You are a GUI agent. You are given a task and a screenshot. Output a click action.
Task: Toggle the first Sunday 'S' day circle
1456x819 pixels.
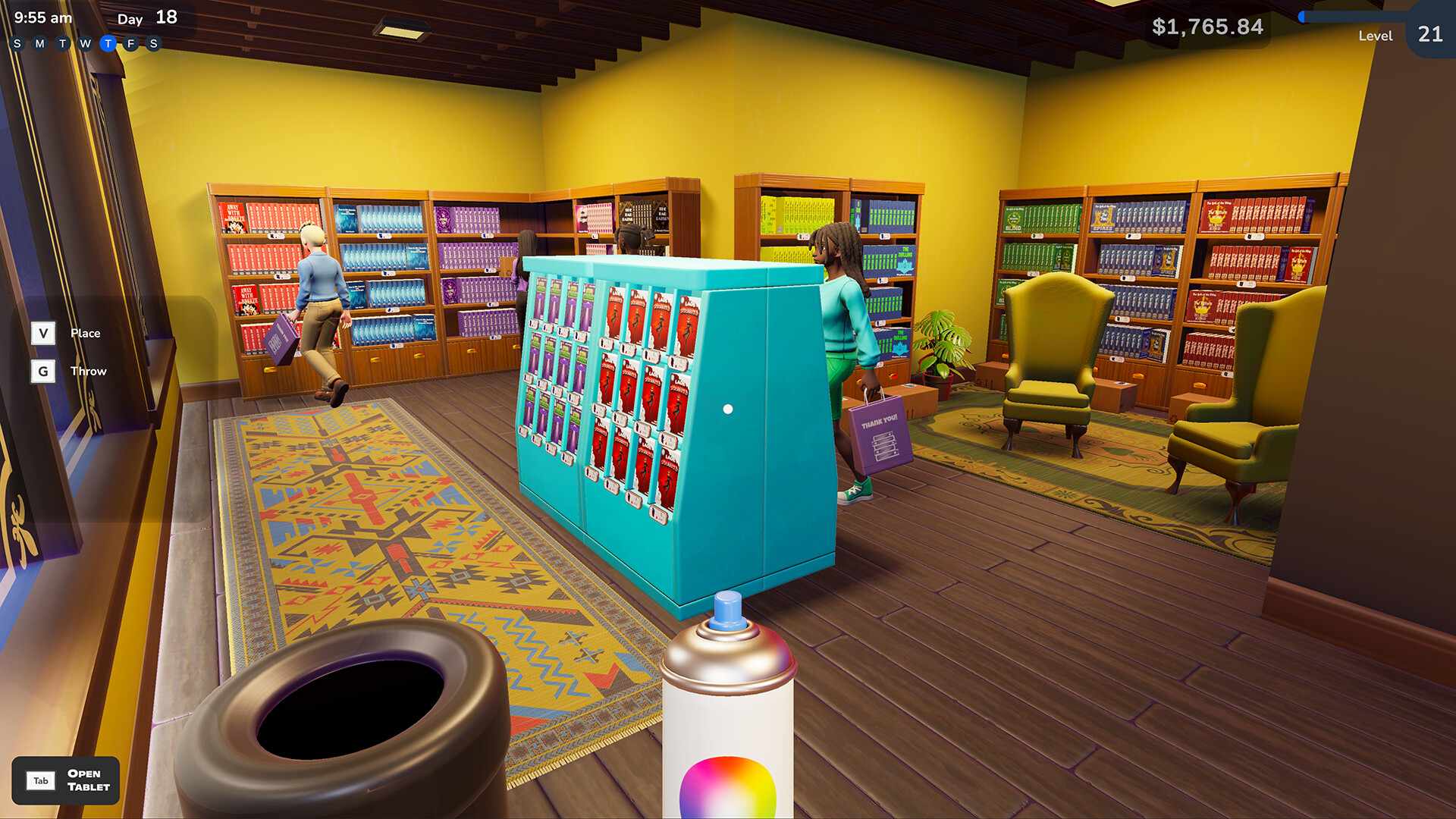click(16, 43)
